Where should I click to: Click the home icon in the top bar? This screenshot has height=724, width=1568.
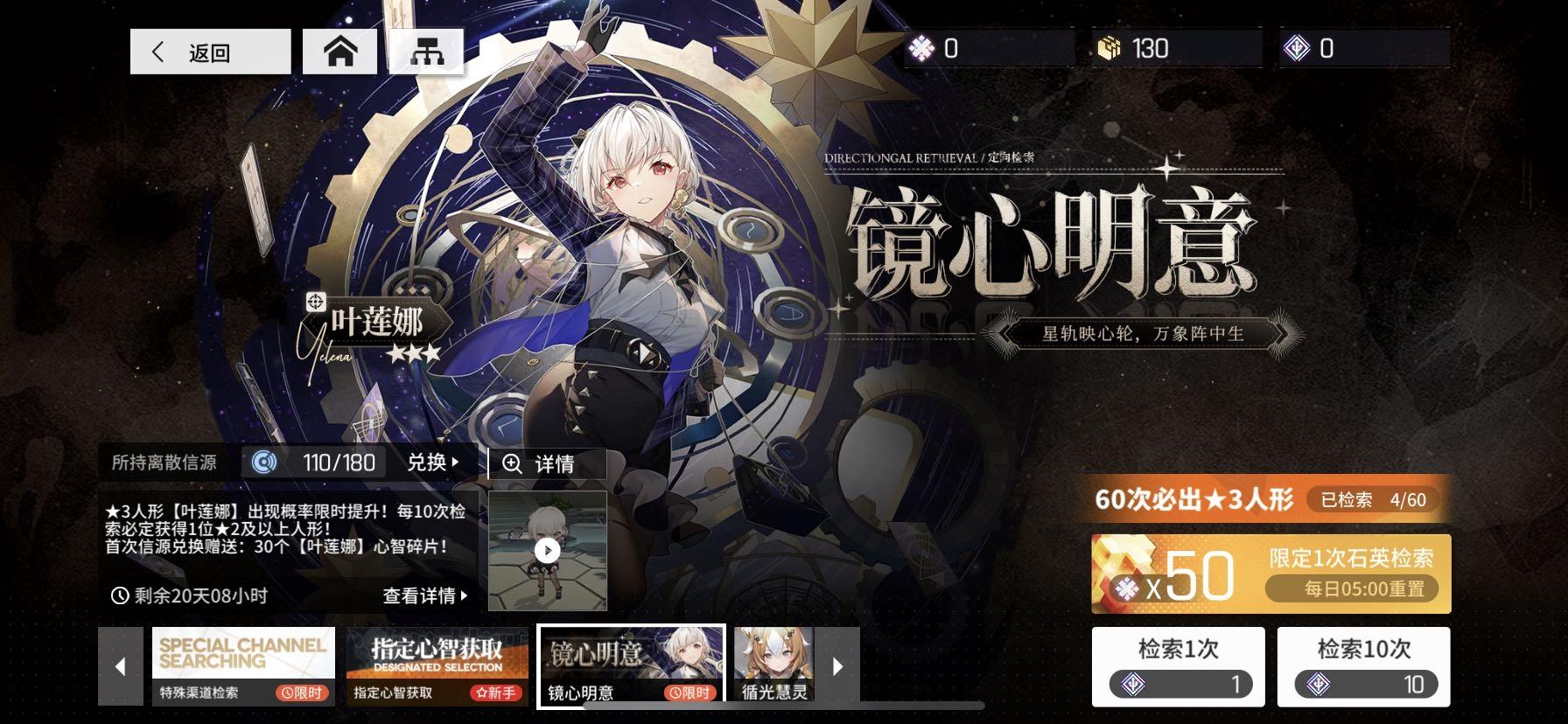tap(339, 50)
